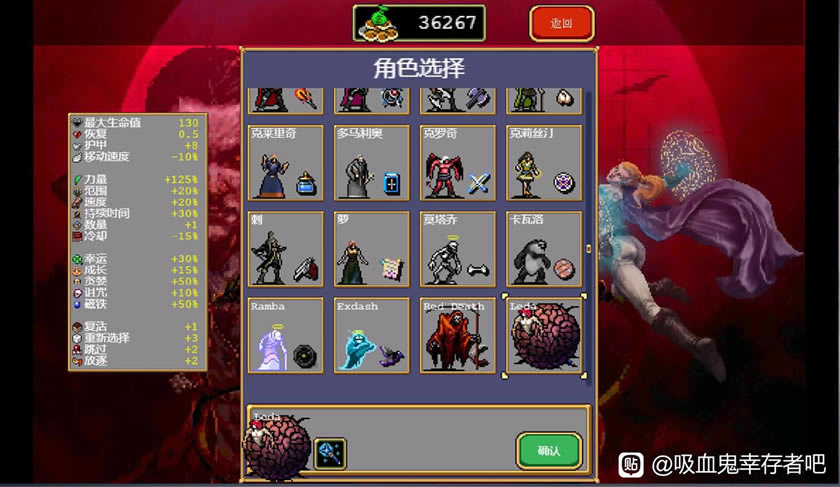Pick skeleton character 莫塔乔 with bone
The image size is (840, 487).
tap(458, 249)
